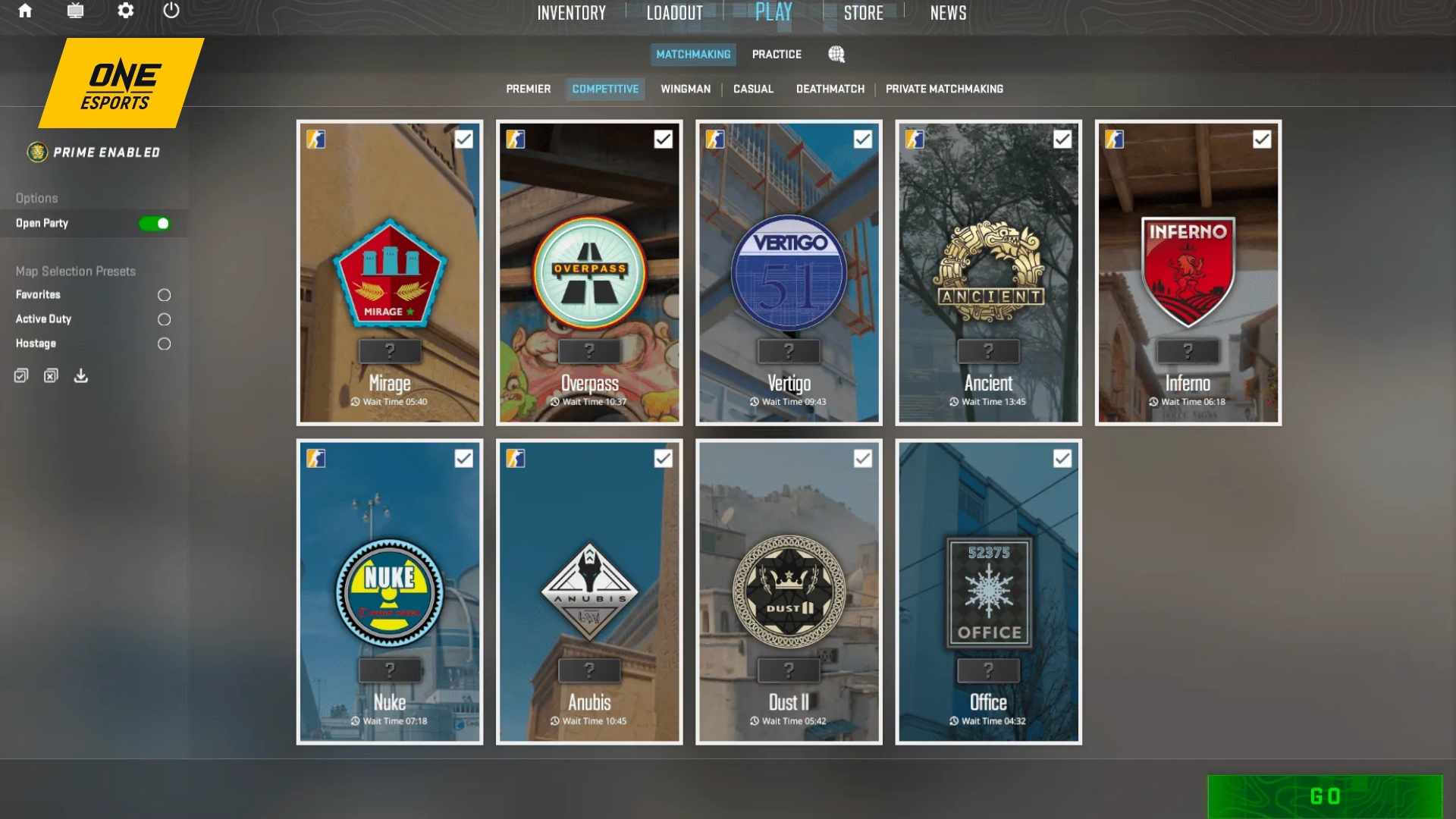This screenshot has width=1456, height=819.
Task: Toggle the Open Party switch
Action: [155, 223]
